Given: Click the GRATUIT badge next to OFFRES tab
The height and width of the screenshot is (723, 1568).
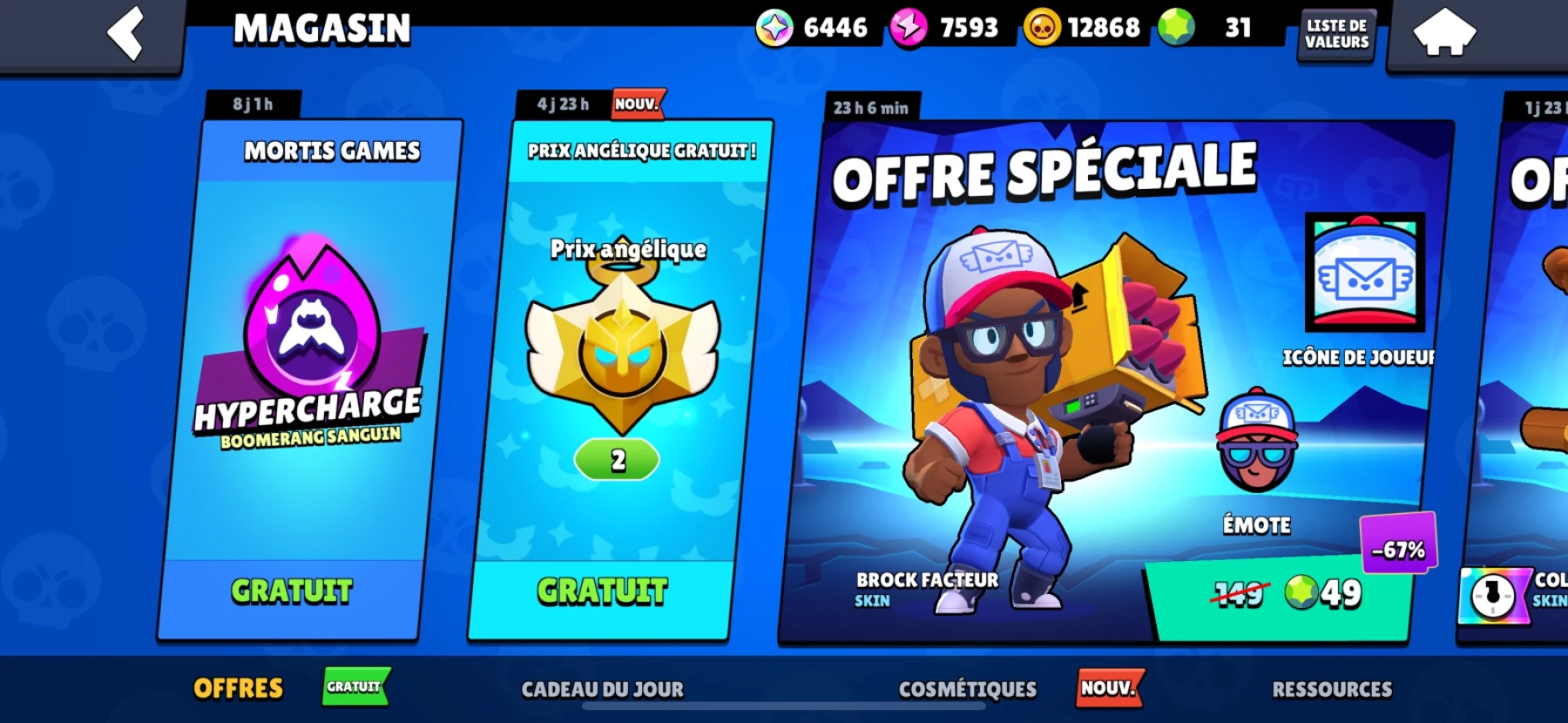Looking at the screenshot, I should tap(355, 687).
